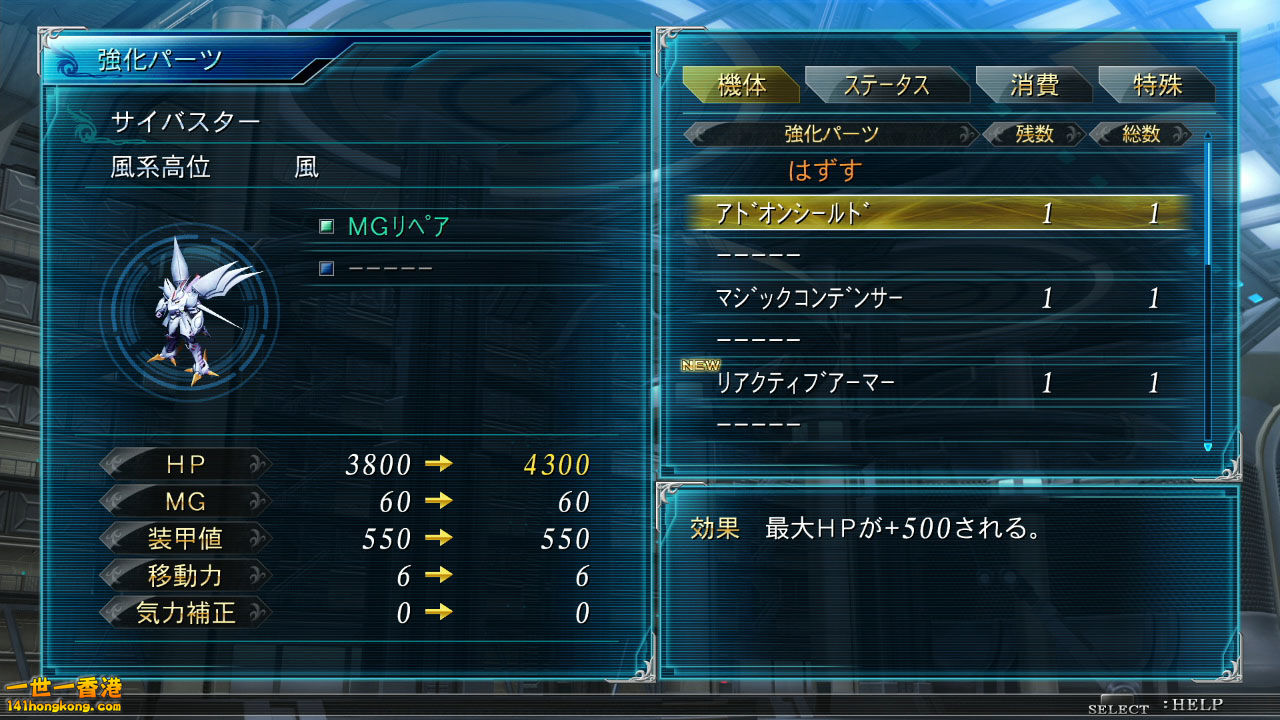Viewport: 1280px width, 720px height.
Task: Select the 消費 tab
Action: [1034, 86]
